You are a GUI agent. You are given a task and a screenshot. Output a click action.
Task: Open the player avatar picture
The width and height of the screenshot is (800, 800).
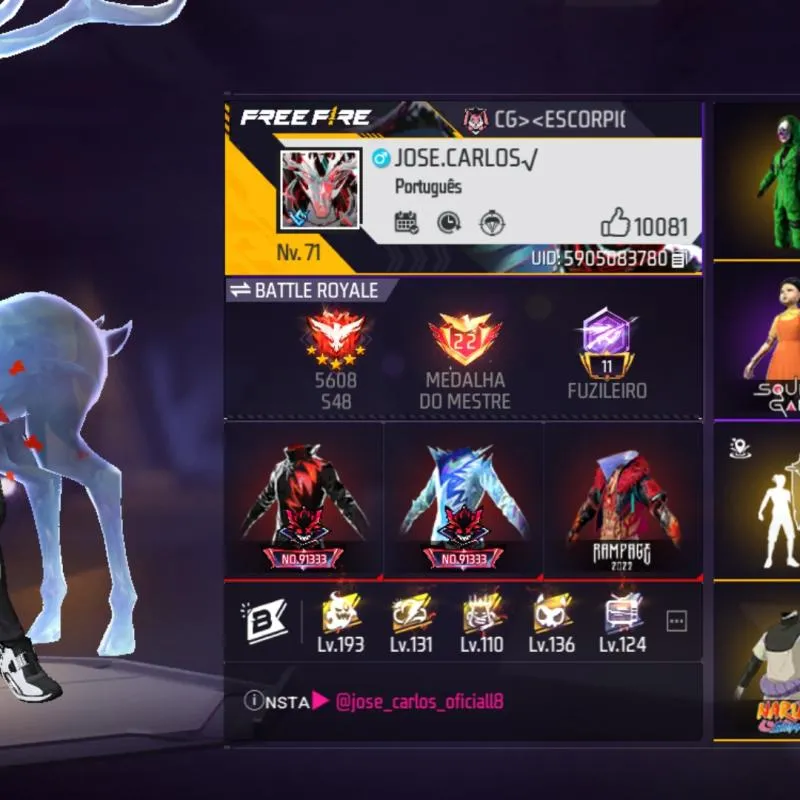319,191
